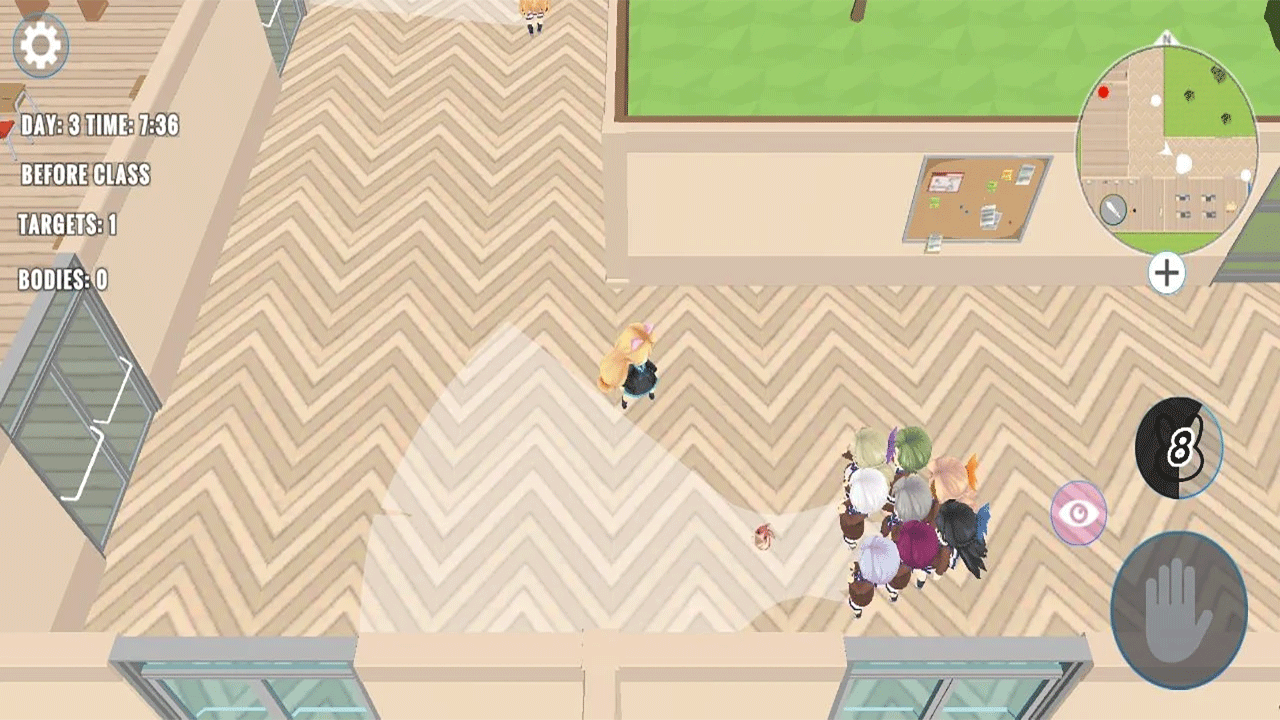The width and height of the screenshot is (1280, 720).
Task: Tap the 8-ball item button
Action: (x=1180, y=447)
